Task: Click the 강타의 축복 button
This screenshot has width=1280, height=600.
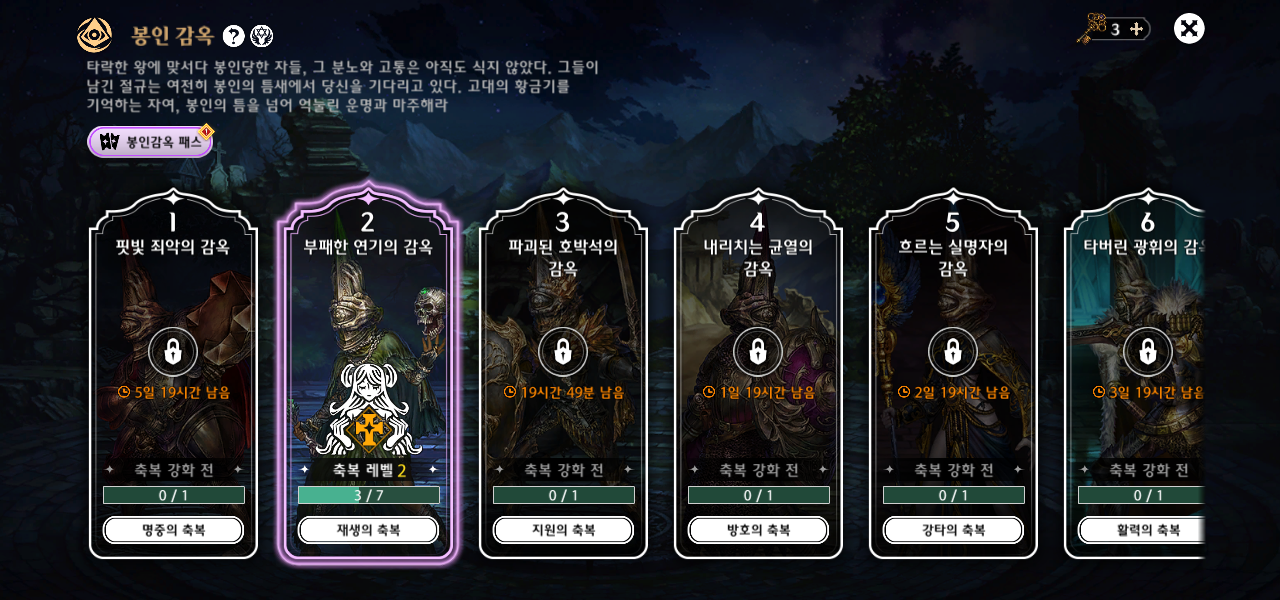Action: coord(953,530)
